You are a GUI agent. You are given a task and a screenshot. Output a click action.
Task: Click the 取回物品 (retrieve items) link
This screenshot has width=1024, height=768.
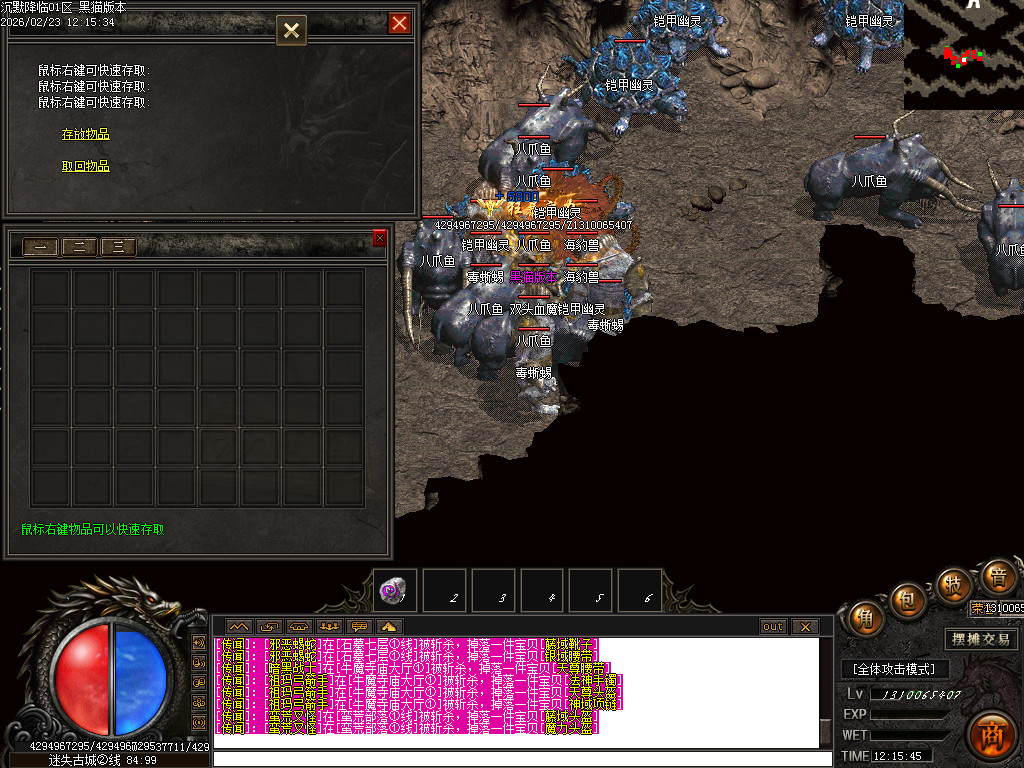pyautogui.click(x=86, y=166)
